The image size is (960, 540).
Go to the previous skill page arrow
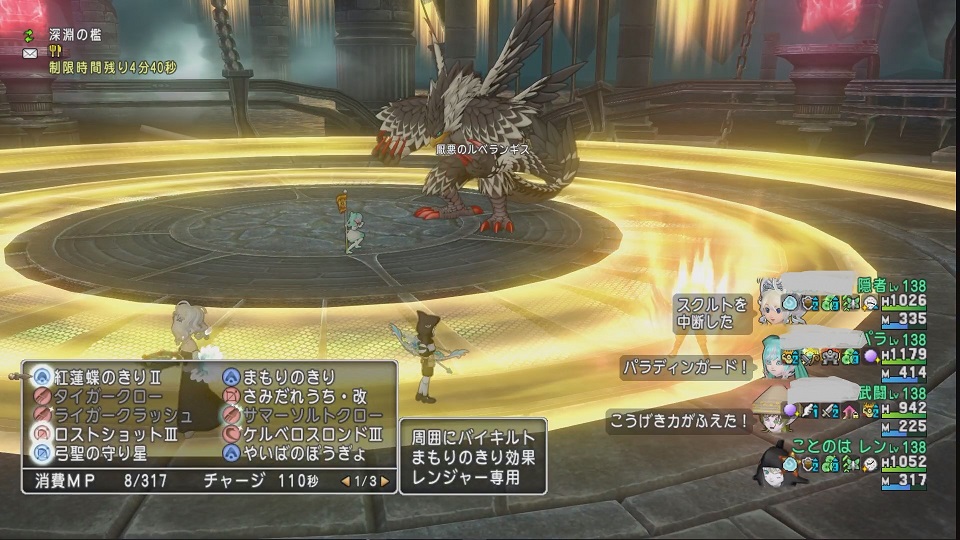point(346,481)
